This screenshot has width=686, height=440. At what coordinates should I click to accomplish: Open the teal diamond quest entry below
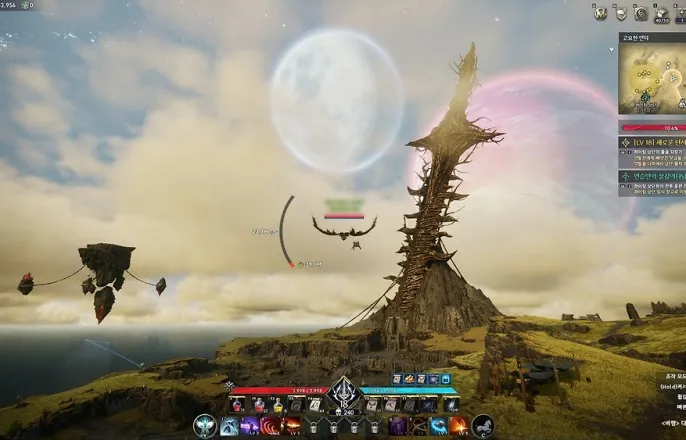652,176
